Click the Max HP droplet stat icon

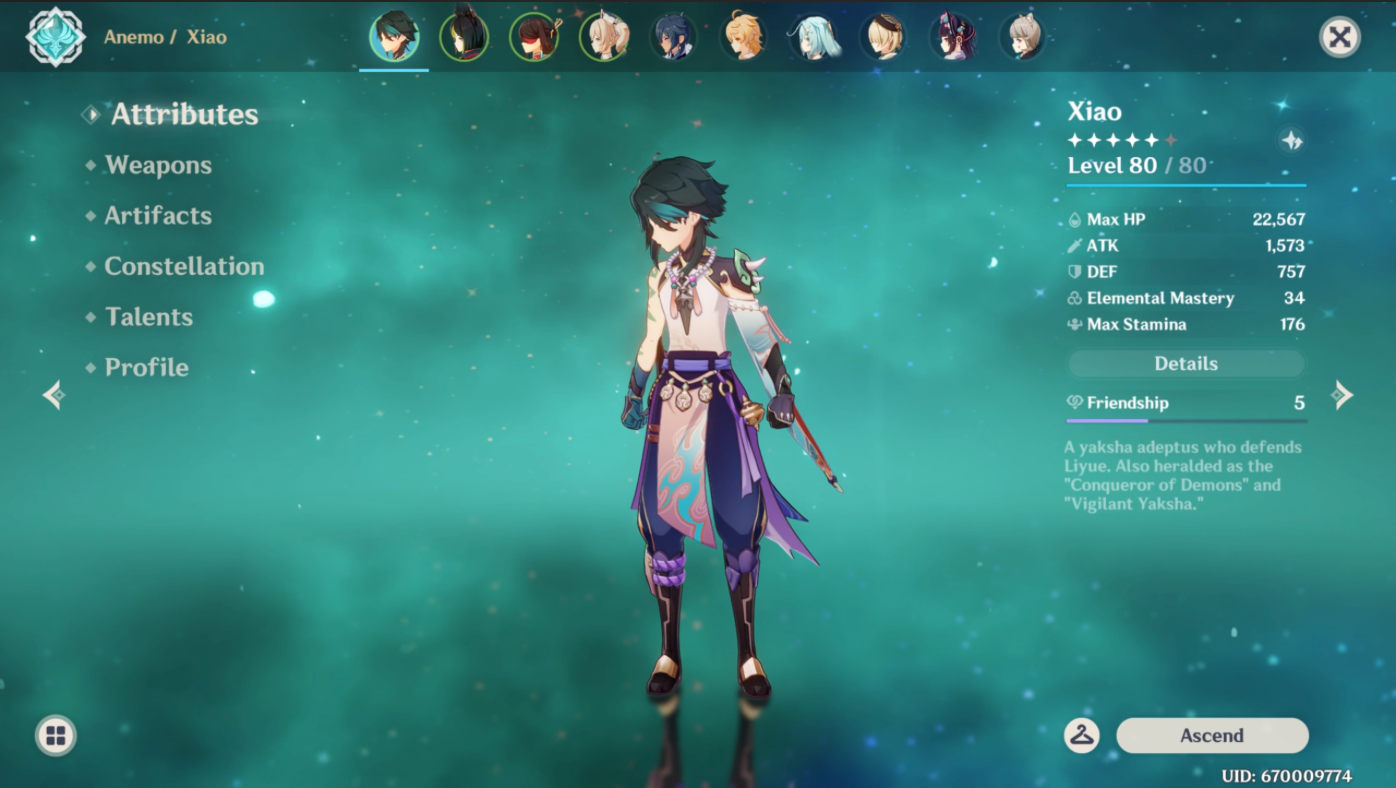[1077, 219]
